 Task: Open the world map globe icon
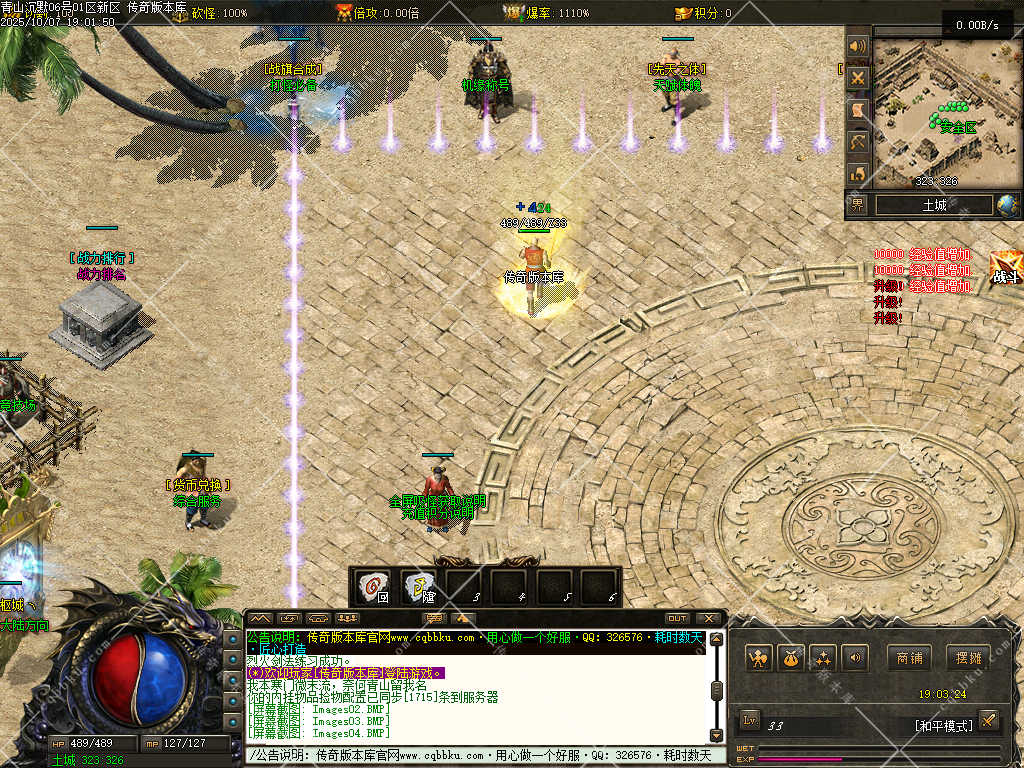coord(1007,205)
